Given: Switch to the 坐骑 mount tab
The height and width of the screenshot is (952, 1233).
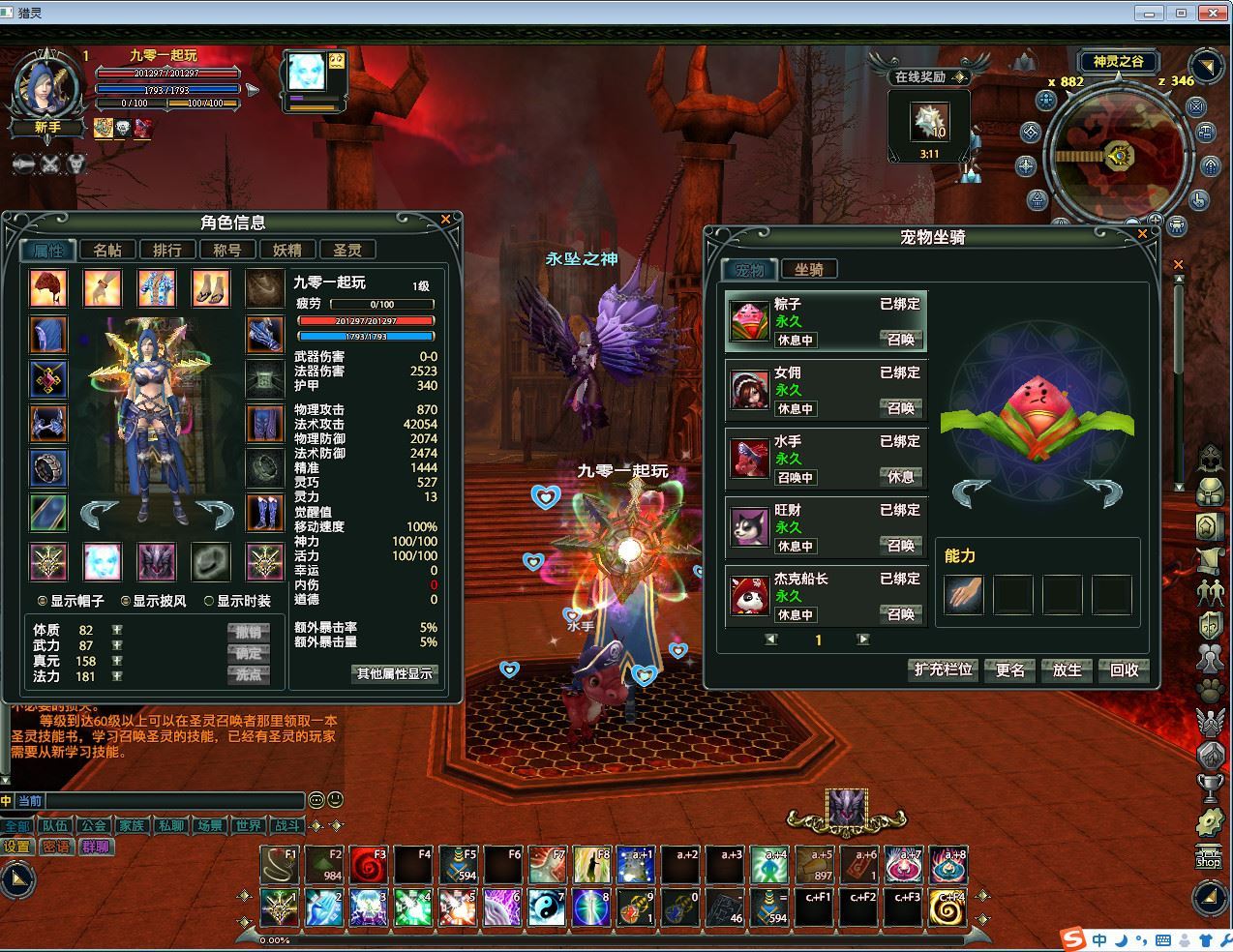Looking at the screenshot, I should (x=809, y=270).
